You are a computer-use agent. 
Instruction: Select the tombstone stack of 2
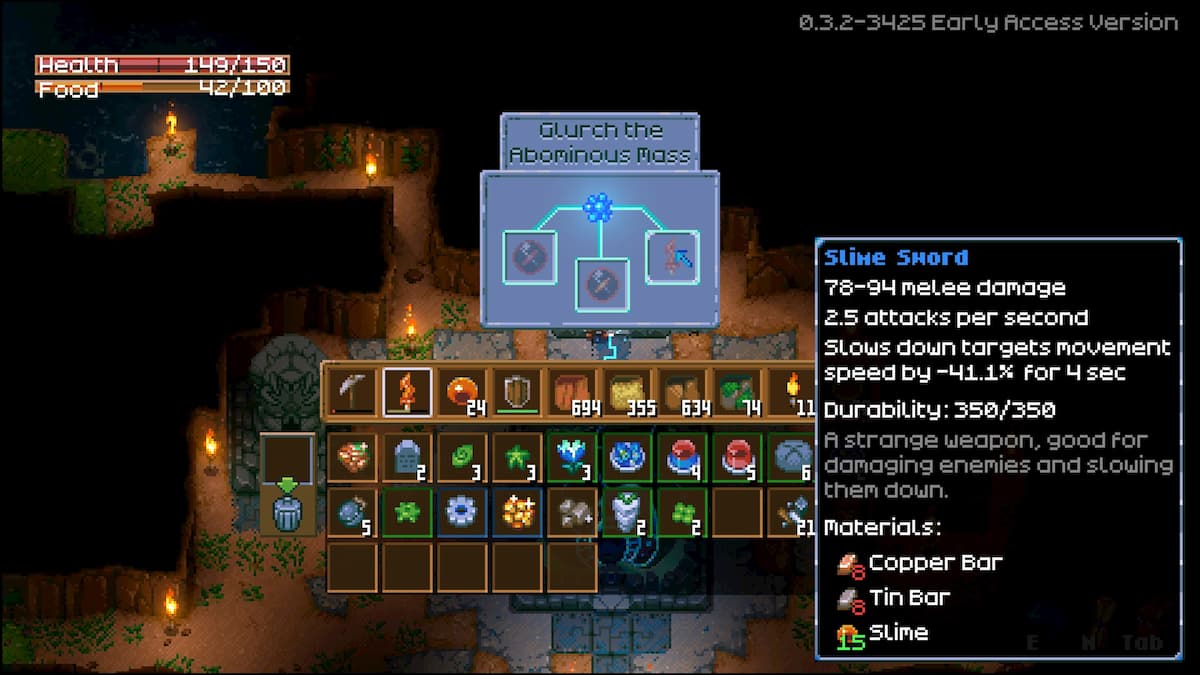(408, 457)
